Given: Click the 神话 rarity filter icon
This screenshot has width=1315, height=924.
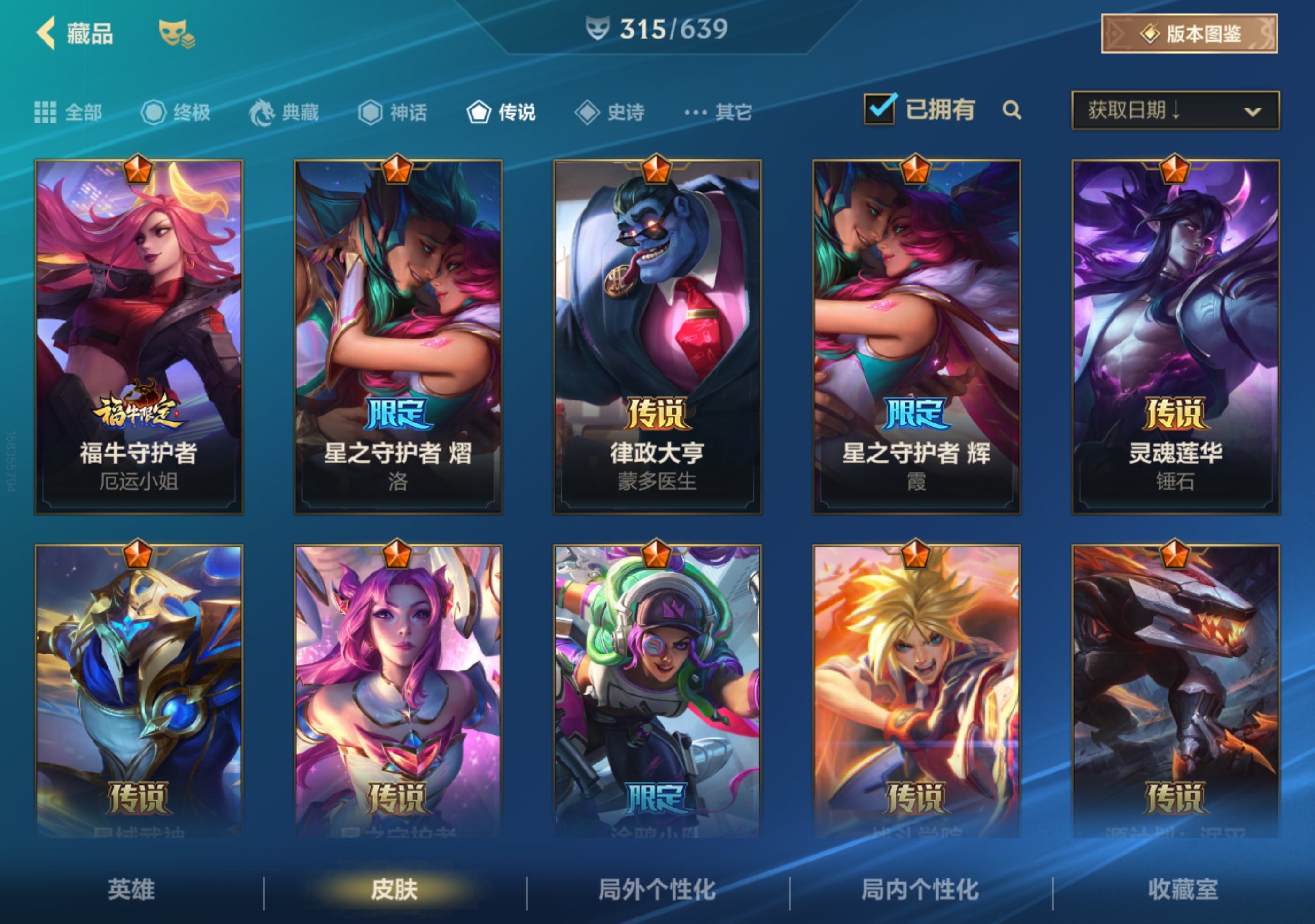Looking at the screenshot, I should 371,112.
